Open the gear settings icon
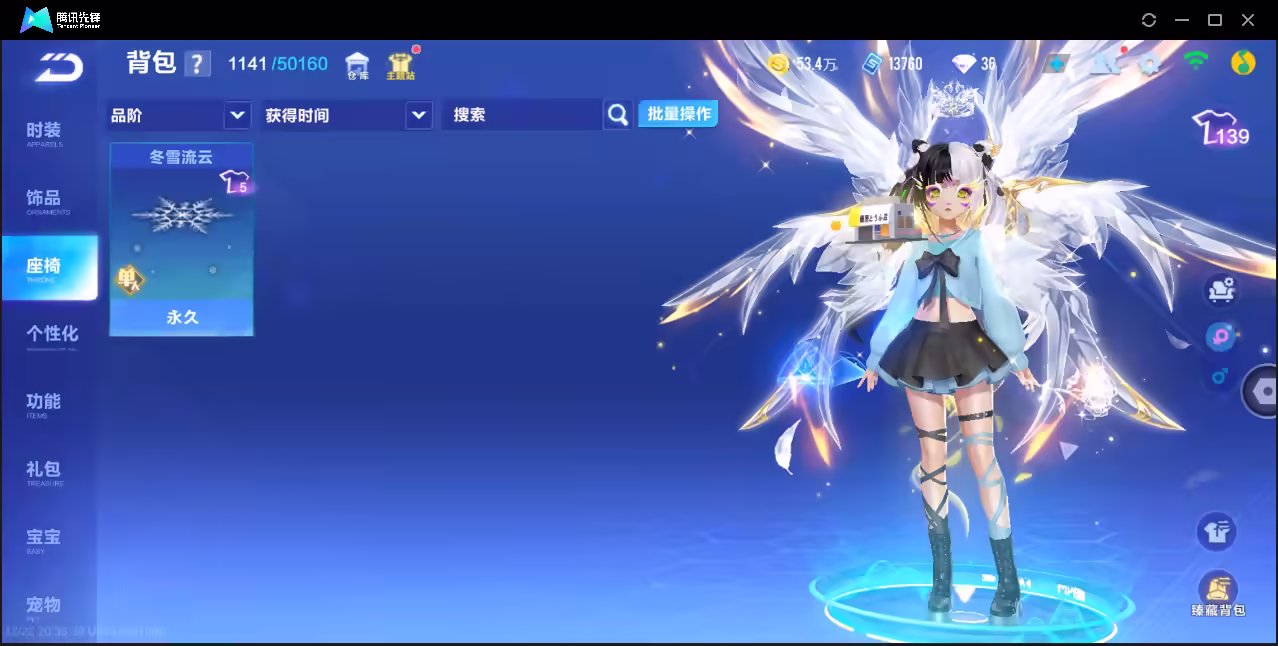The height and width of the screenshot is (646, 1278). click(x=1149, y=64)
